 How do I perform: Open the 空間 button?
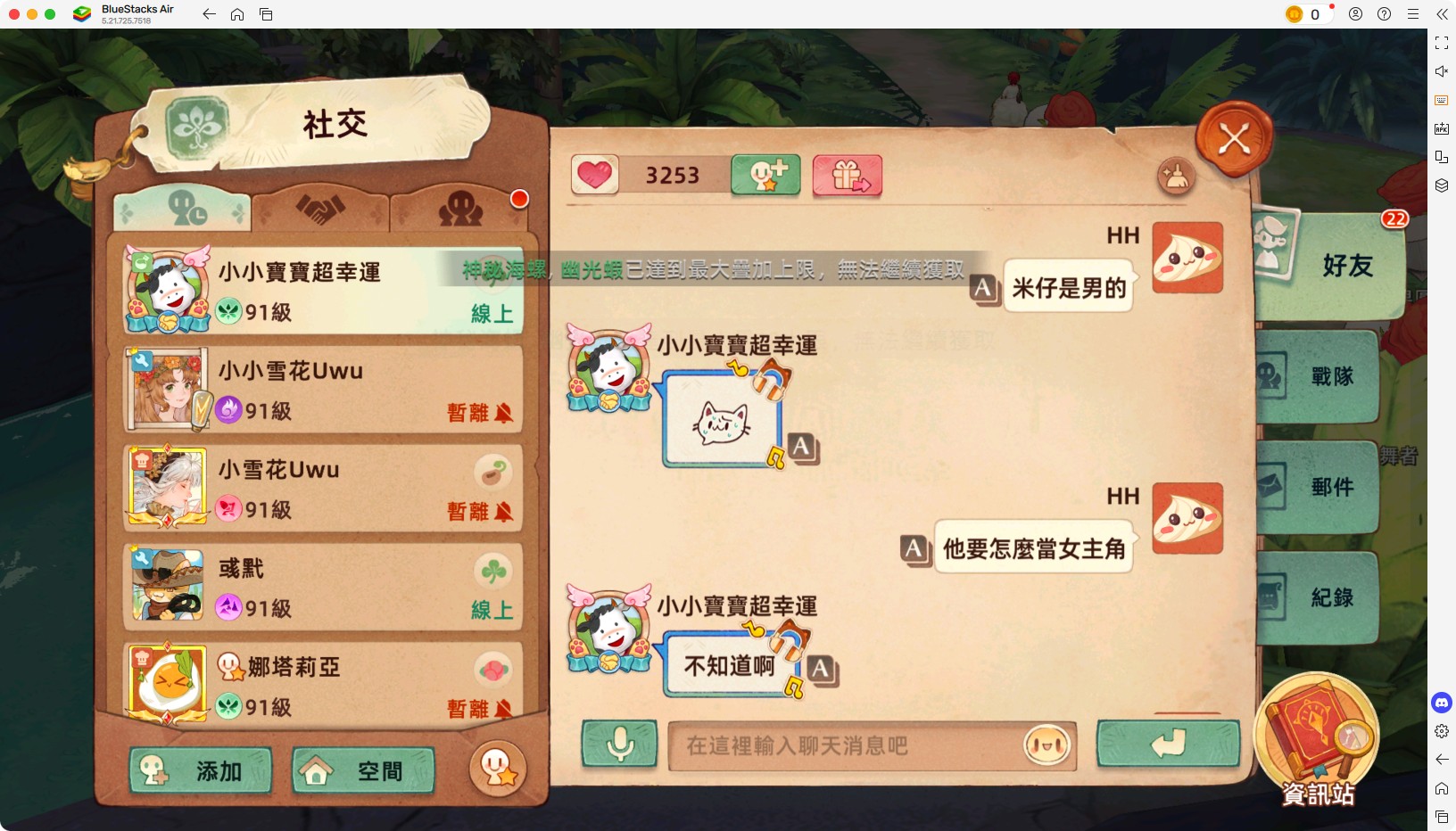point(361,770)
